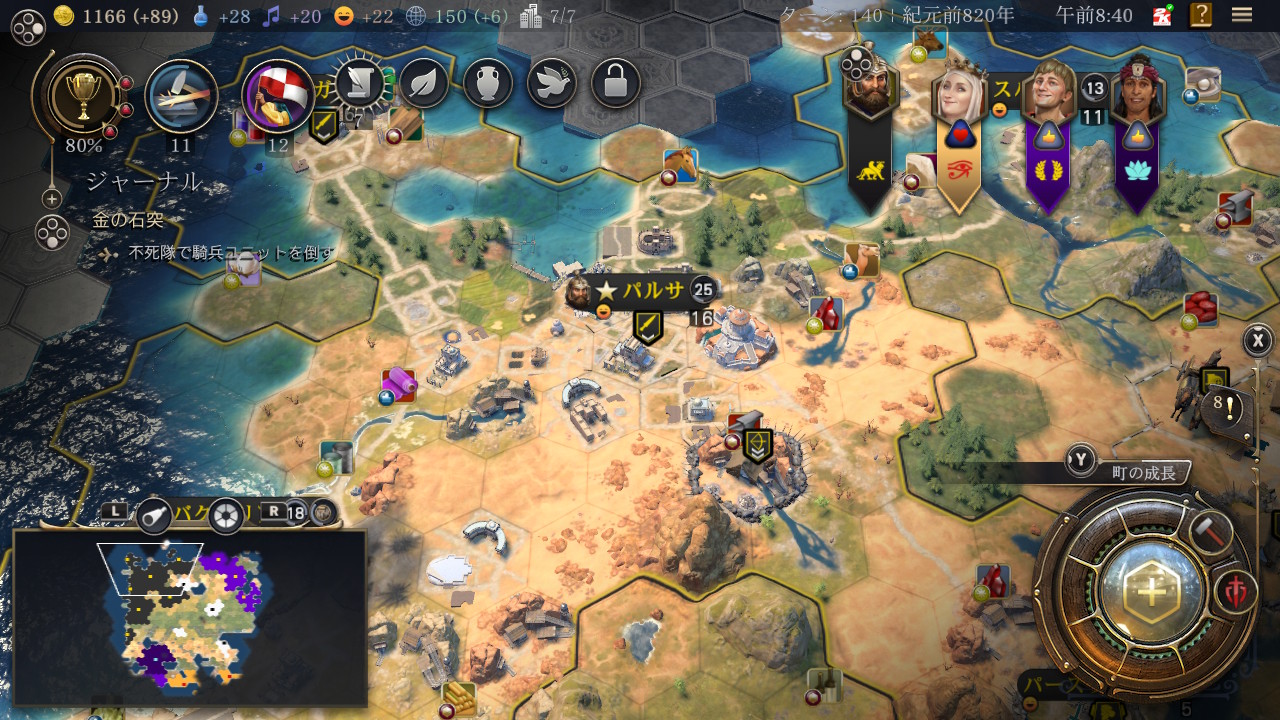The width and height of the screenshot is (1280, 720).
Task: Expand the journal quest list plus button
Action: [x=52, y=199]
